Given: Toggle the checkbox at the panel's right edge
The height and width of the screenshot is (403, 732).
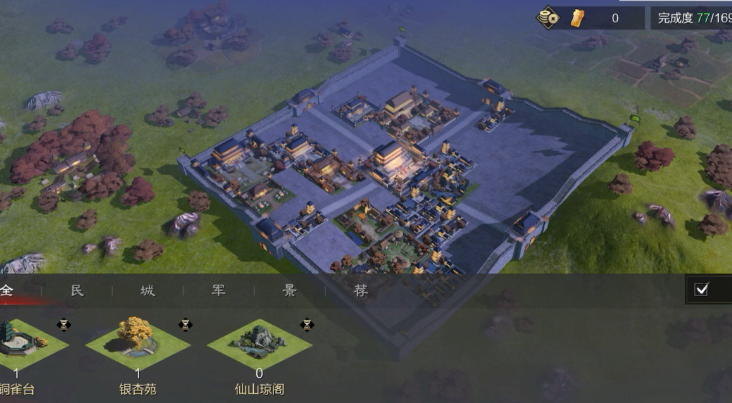Looking at the screenshot, I should [702, 290].
